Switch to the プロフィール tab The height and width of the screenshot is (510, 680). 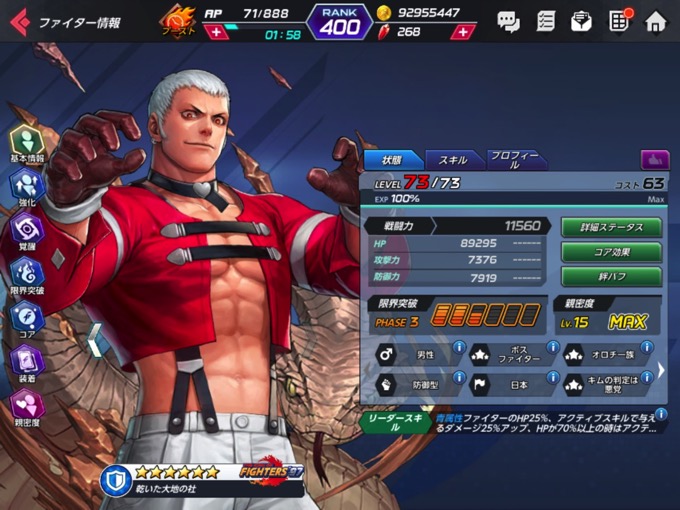tap(516, 160)
